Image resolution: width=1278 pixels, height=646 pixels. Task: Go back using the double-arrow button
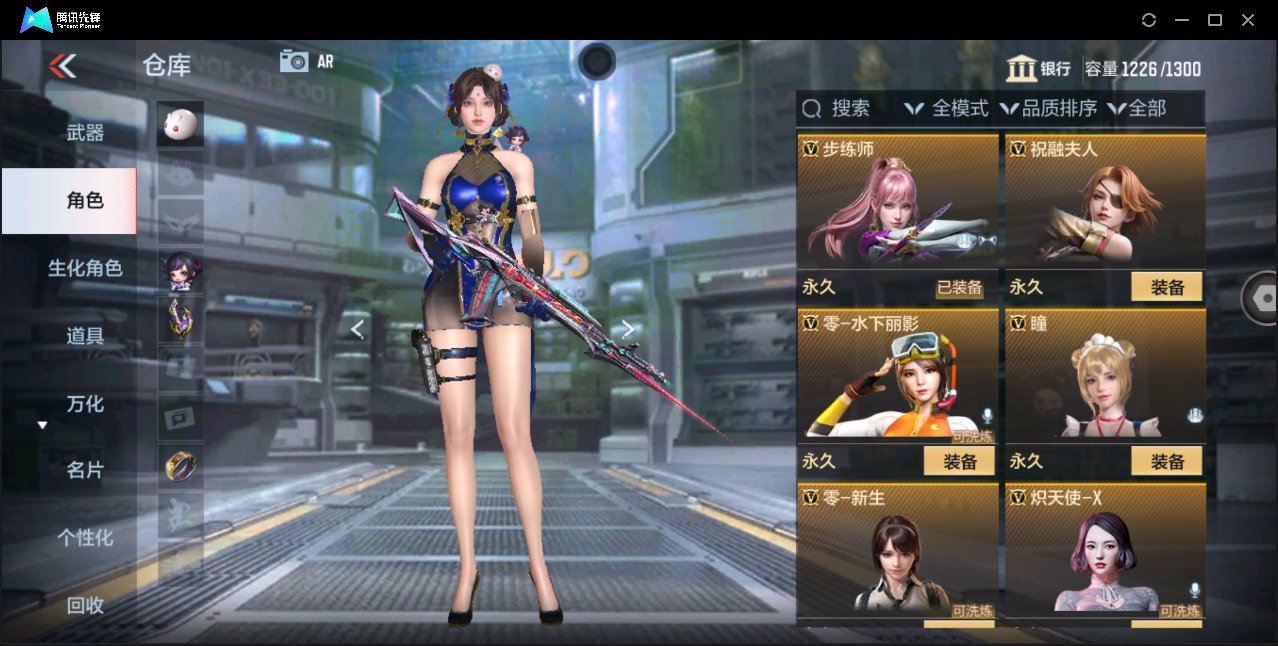tap(62, 66)
